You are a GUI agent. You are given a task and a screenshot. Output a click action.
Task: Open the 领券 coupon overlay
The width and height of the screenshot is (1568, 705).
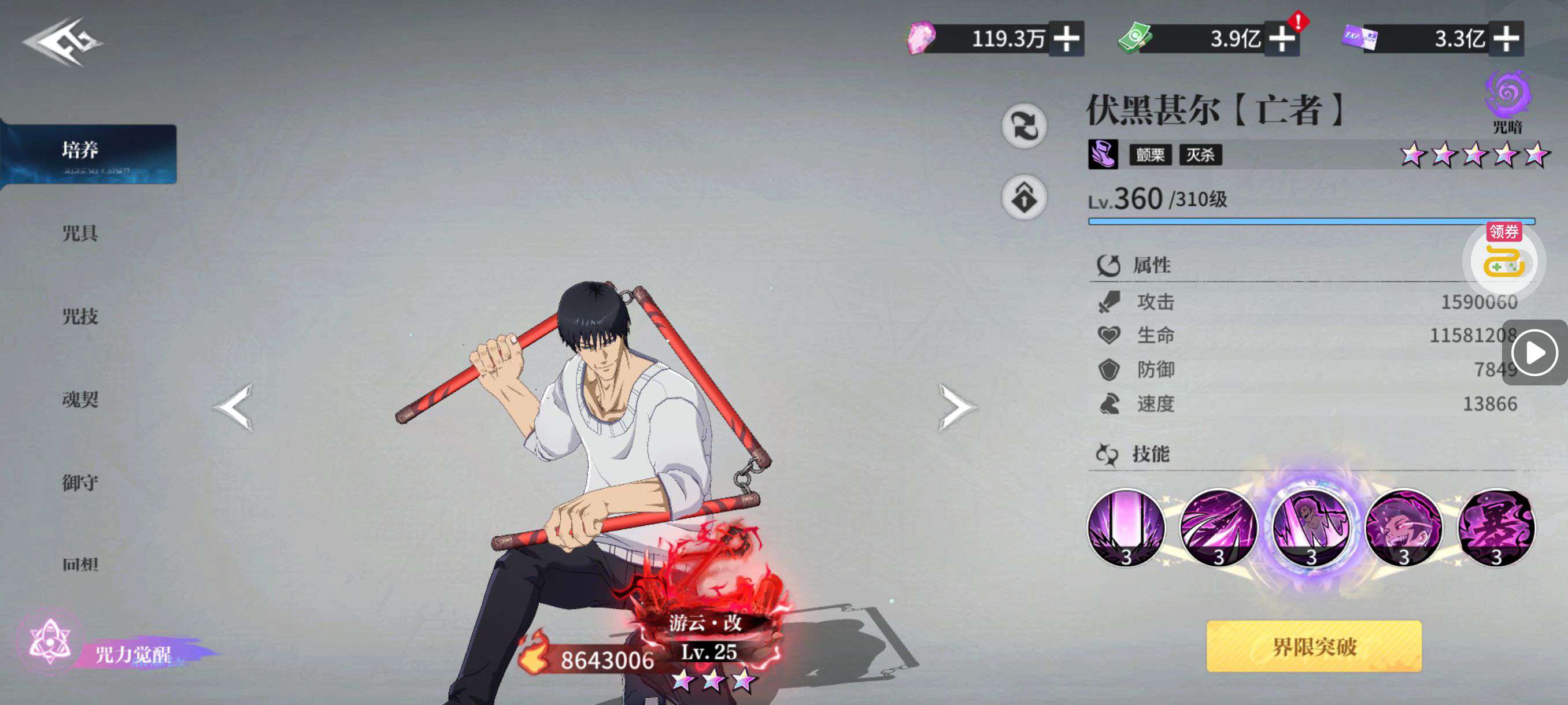tap(1503, 258)
